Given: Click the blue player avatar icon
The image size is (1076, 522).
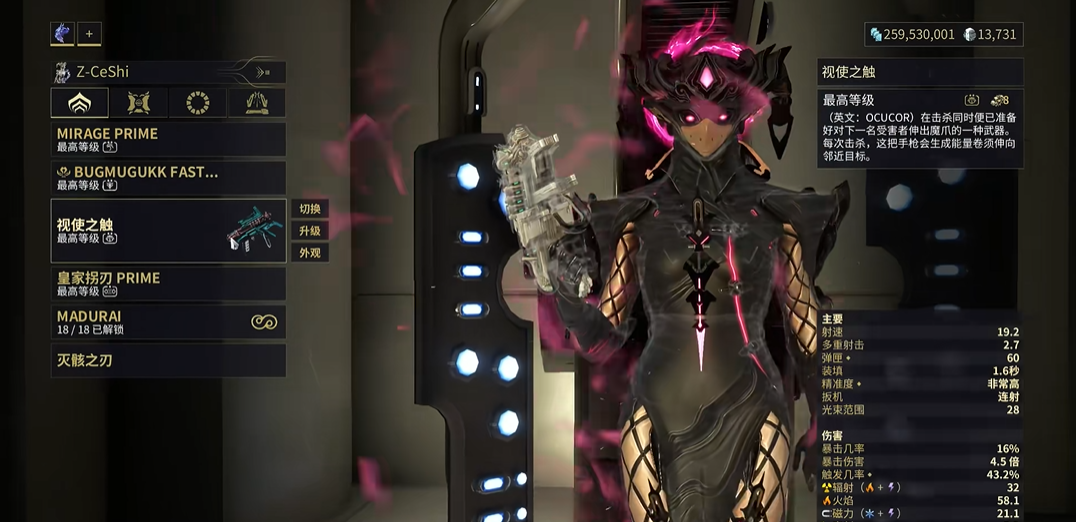Looking at the screenshot, I should coord(62,34).
